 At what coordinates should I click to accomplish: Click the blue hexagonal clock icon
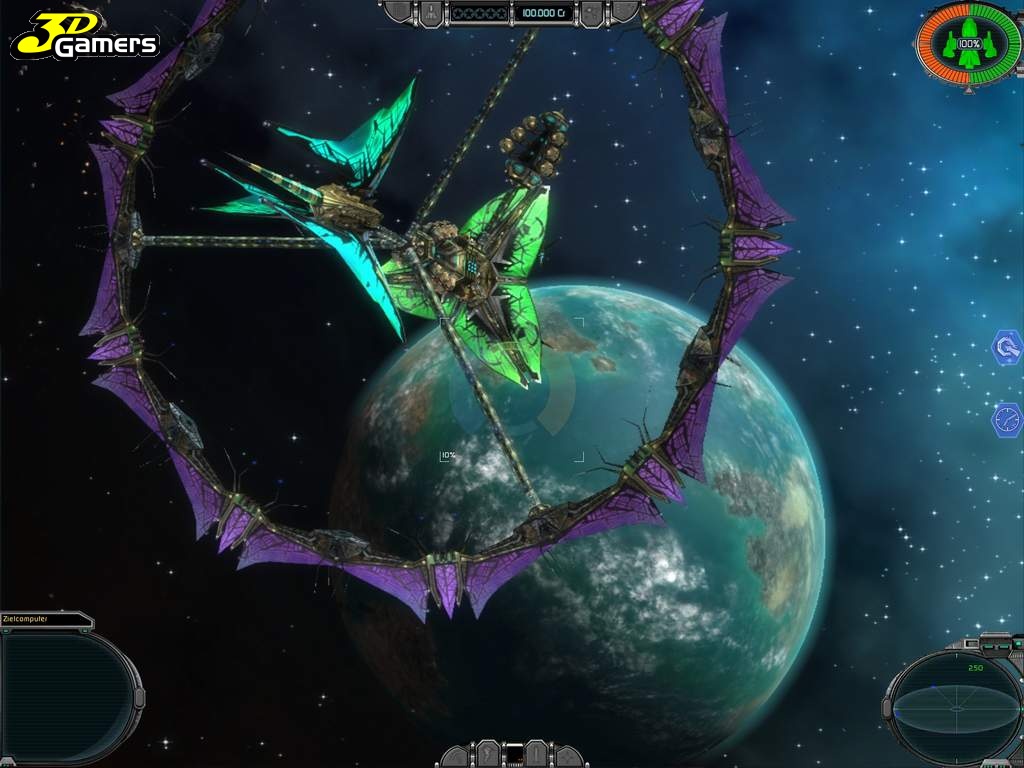point(1006,418)
